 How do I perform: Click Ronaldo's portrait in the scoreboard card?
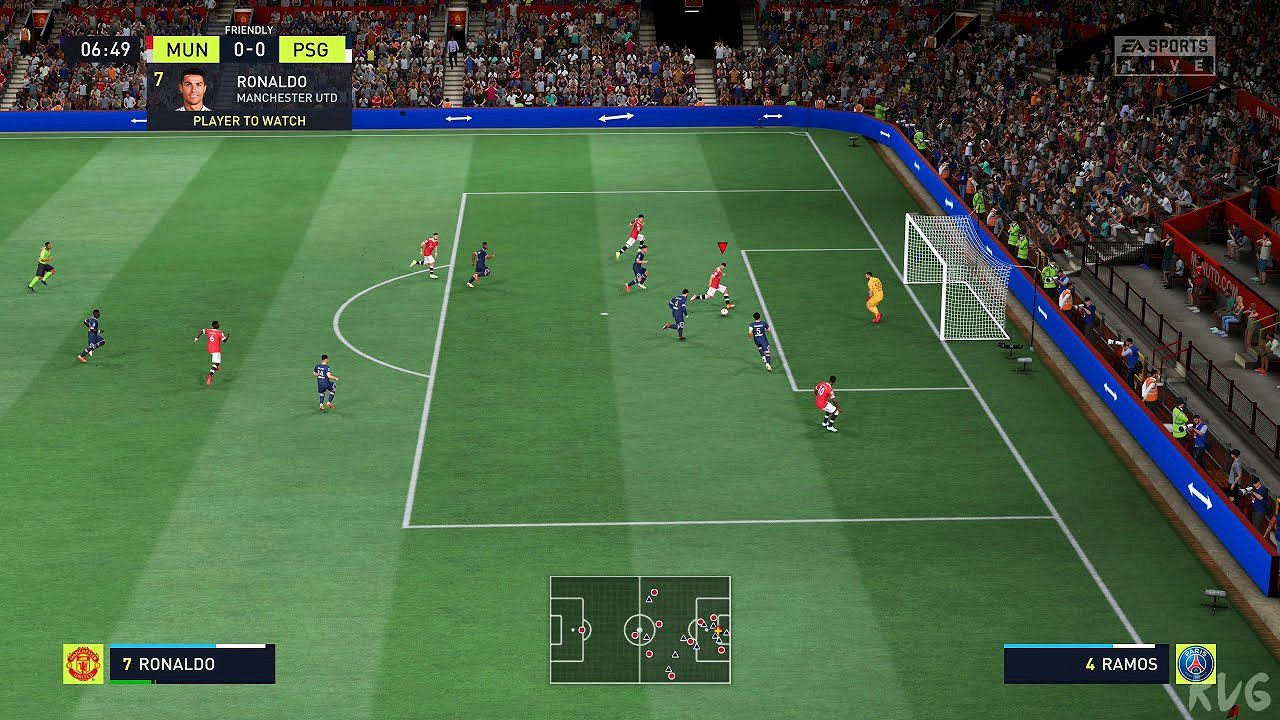coord(191,90)
